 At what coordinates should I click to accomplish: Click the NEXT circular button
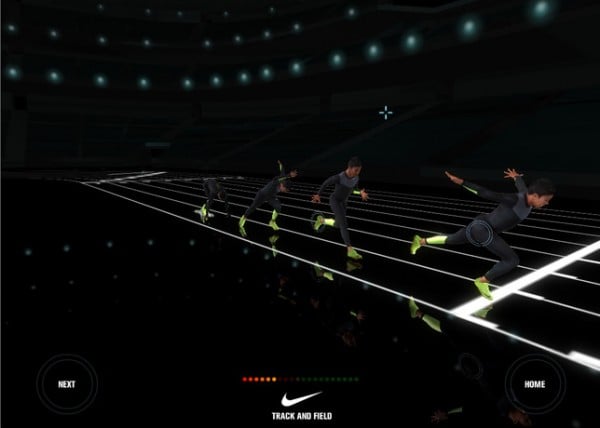coord(67,384)
